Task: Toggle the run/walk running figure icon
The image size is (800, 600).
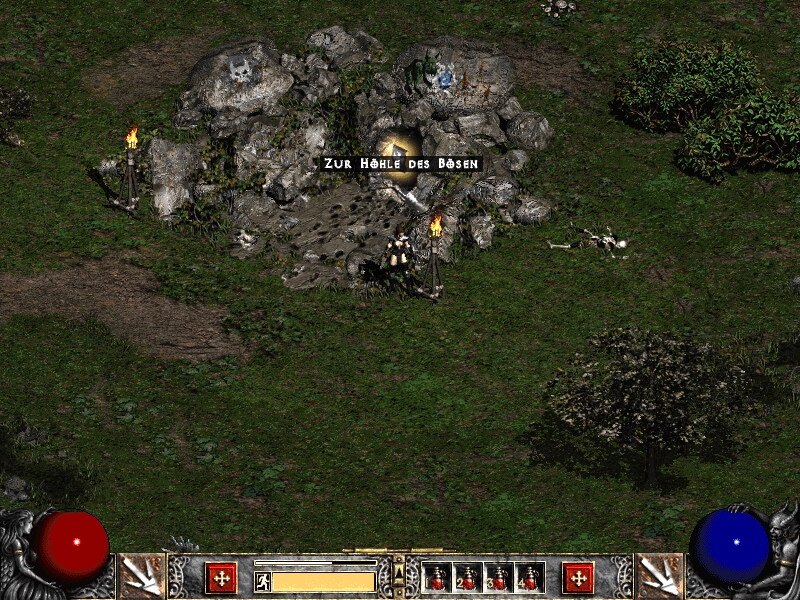Action: [x=263, y=581]
